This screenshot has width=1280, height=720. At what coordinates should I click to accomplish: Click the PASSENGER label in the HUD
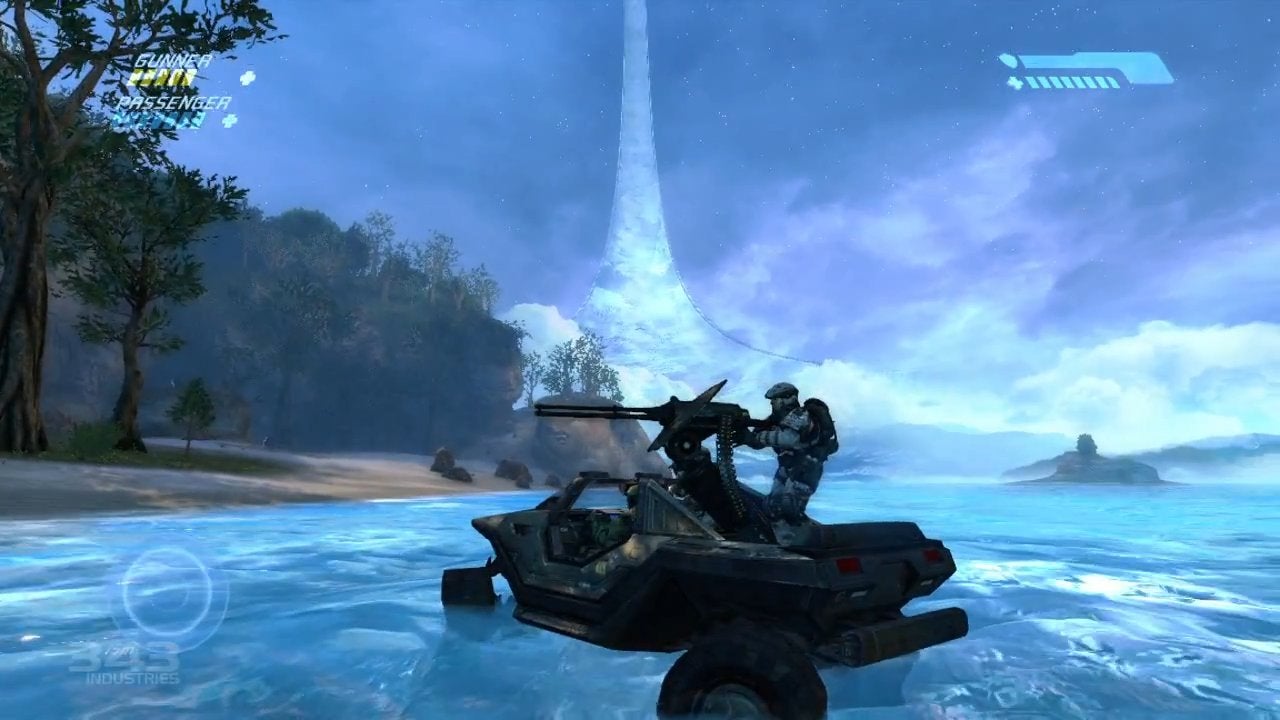point(176,101)
